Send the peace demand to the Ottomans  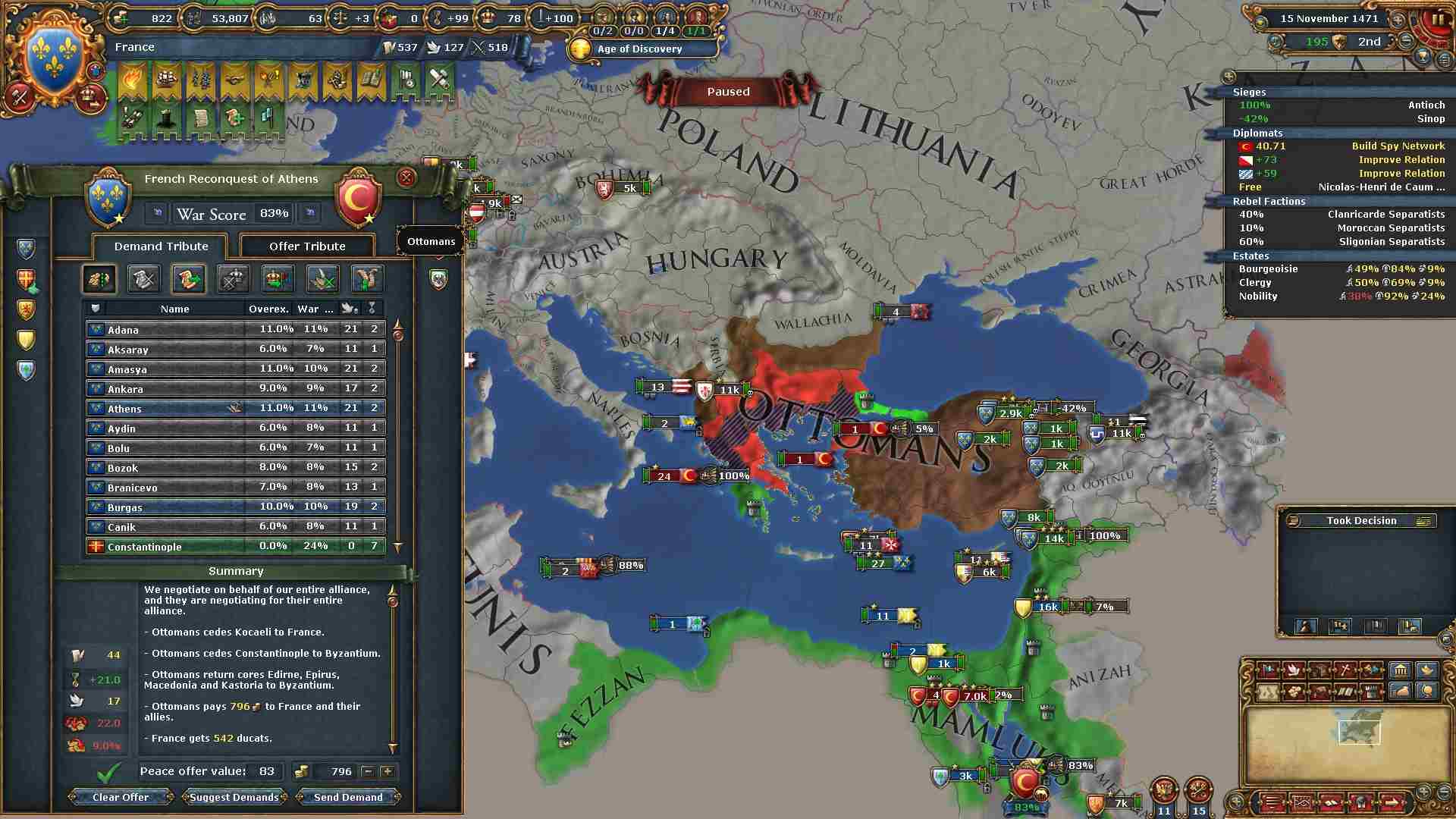tap(348, 797)
